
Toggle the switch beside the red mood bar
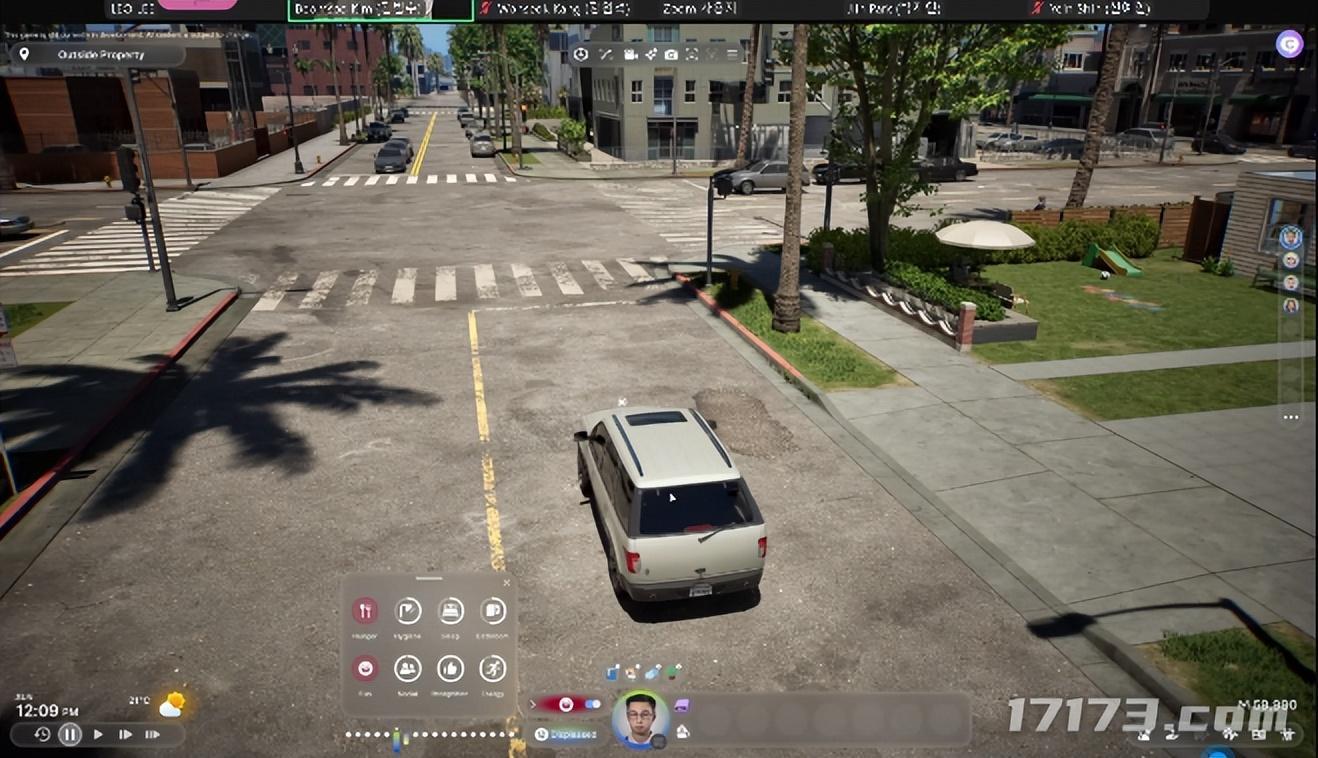[x=593, y=704]
